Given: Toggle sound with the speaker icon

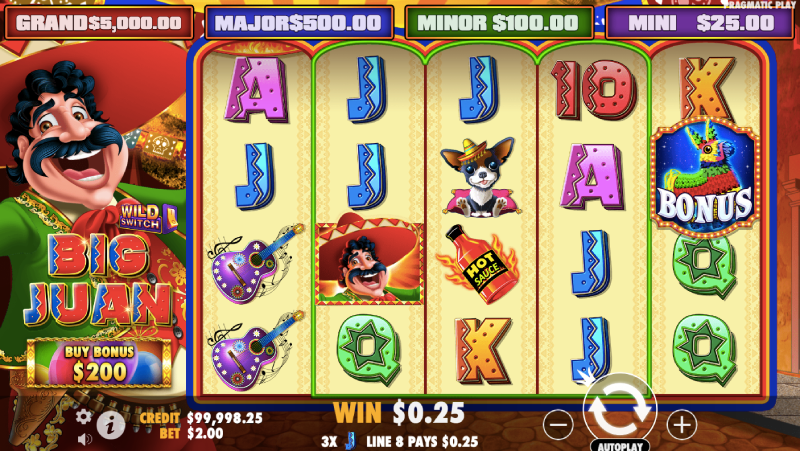Looking at the screenshot, I should [x=84, y=438].
